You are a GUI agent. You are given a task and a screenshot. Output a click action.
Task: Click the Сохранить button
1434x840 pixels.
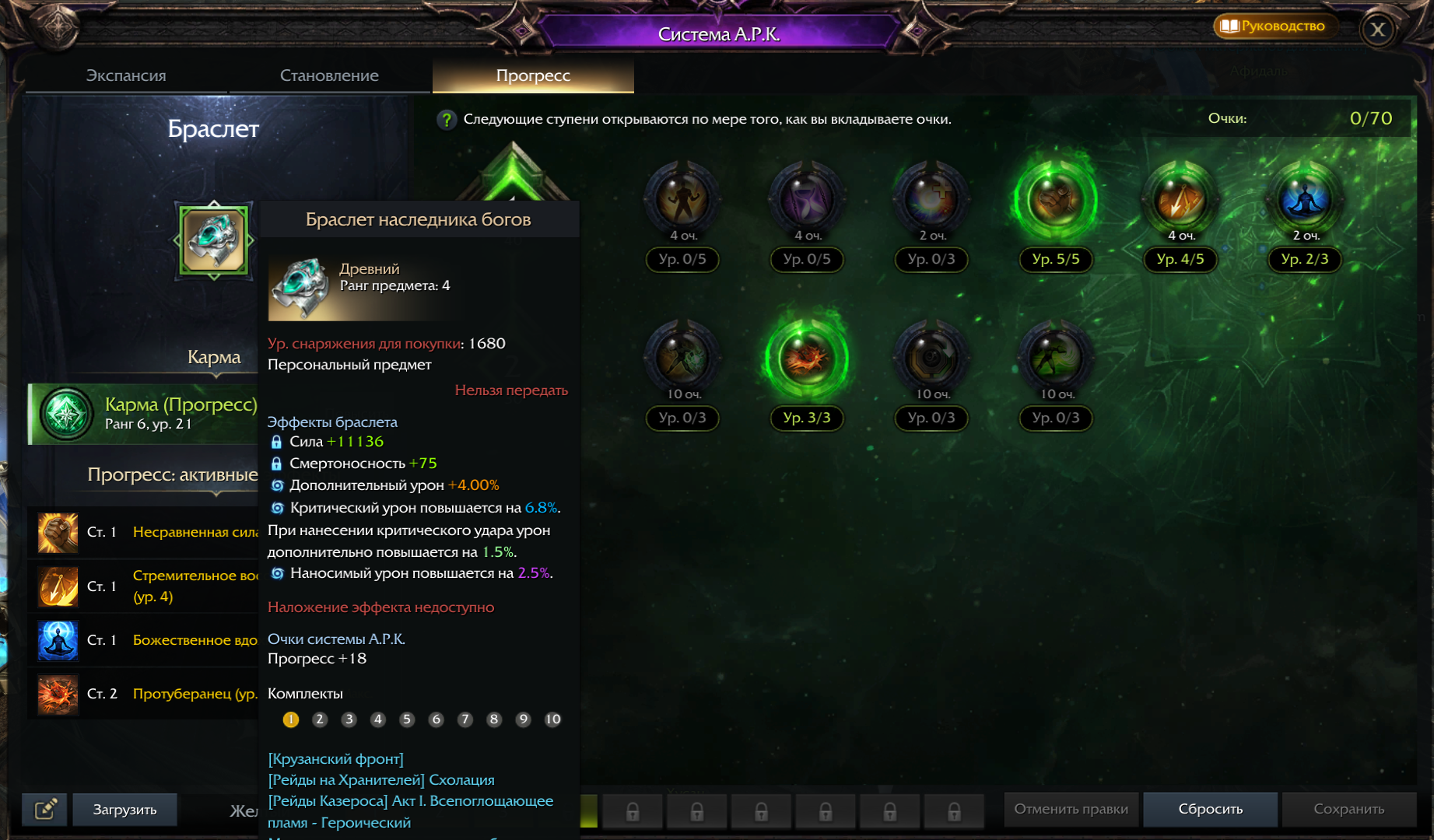coord(1348,809)
